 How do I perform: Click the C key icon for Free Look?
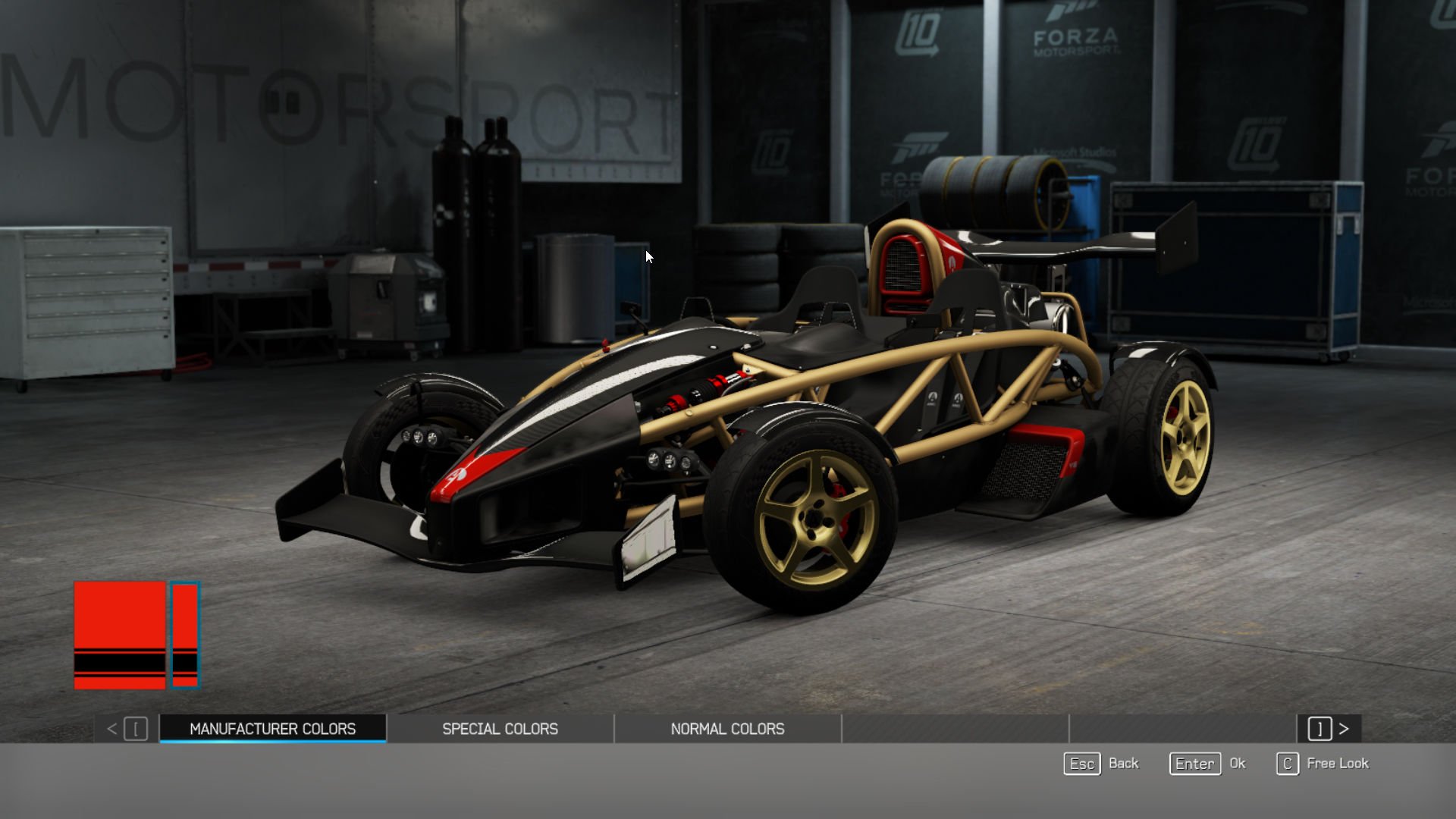(x=1287, y=764)
